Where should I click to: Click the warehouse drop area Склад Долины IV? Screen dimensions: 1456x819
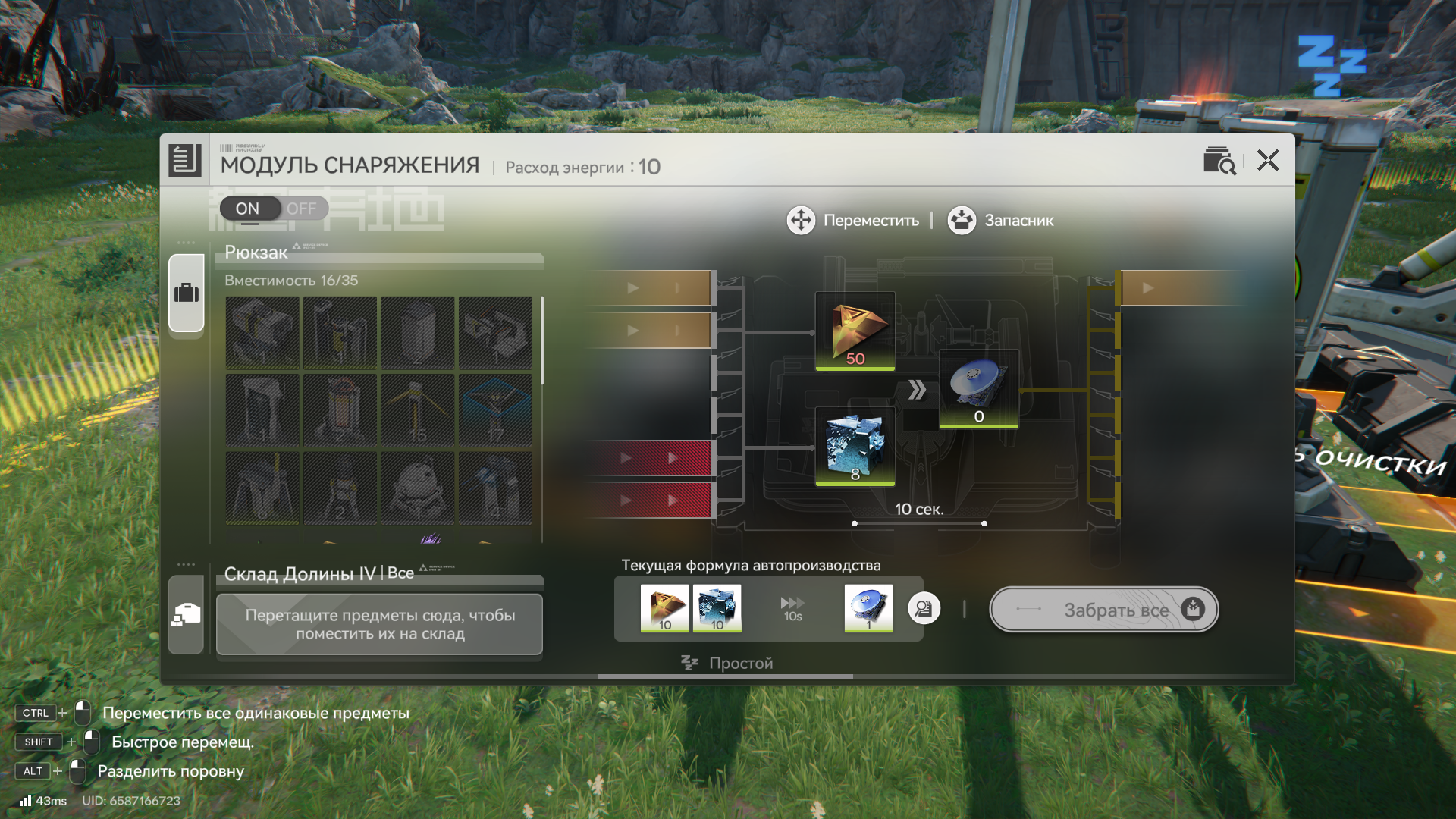point(379,624)
